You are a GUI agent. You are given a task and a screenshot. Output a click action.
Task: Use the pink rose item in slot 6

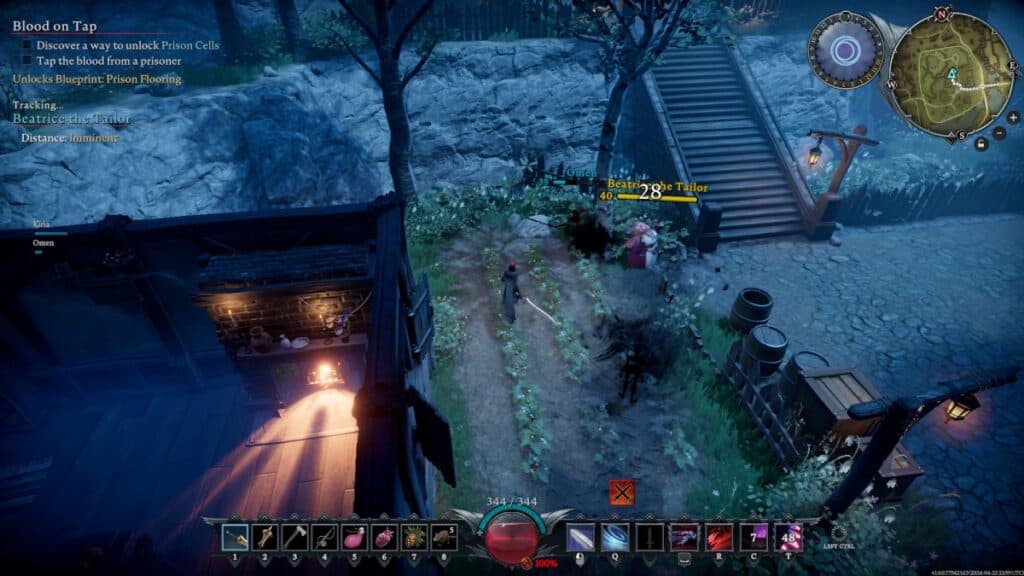point(385,537)
